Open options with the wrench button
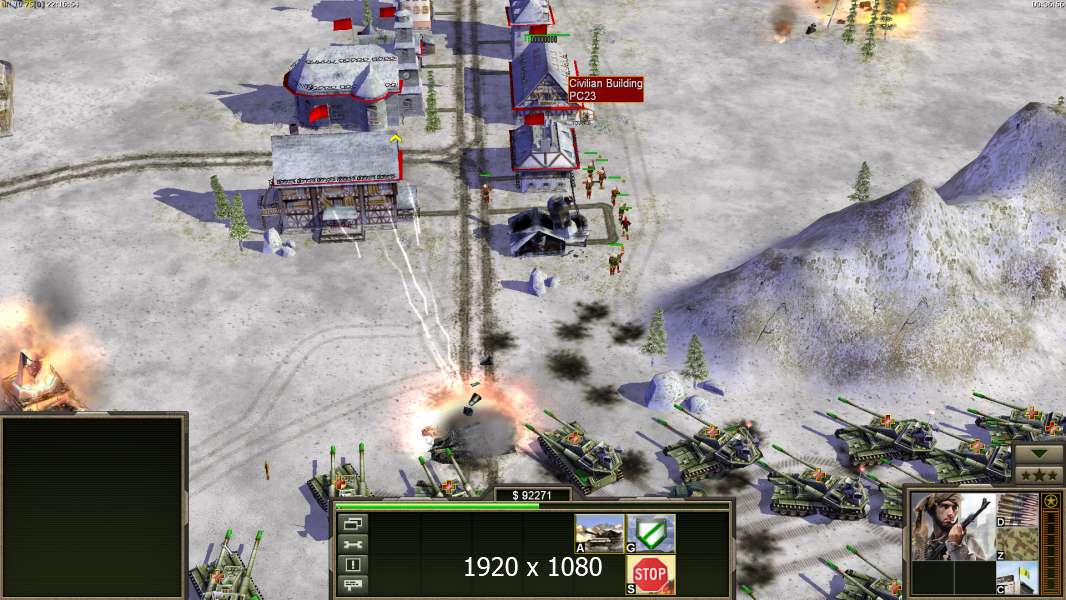 tap(354, 544)
